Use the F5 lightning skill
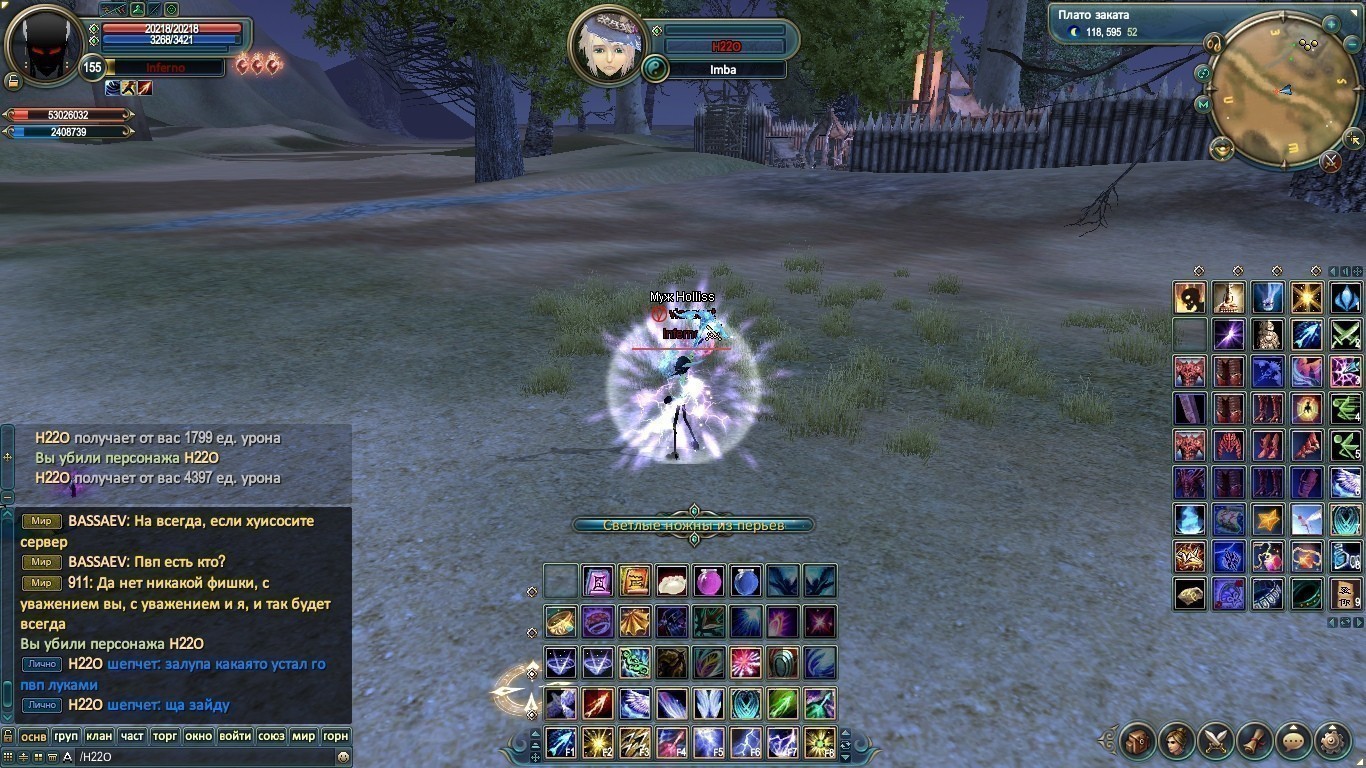Image resolution: width=1366 pixels, height=768 pixels. coord(709,743)
